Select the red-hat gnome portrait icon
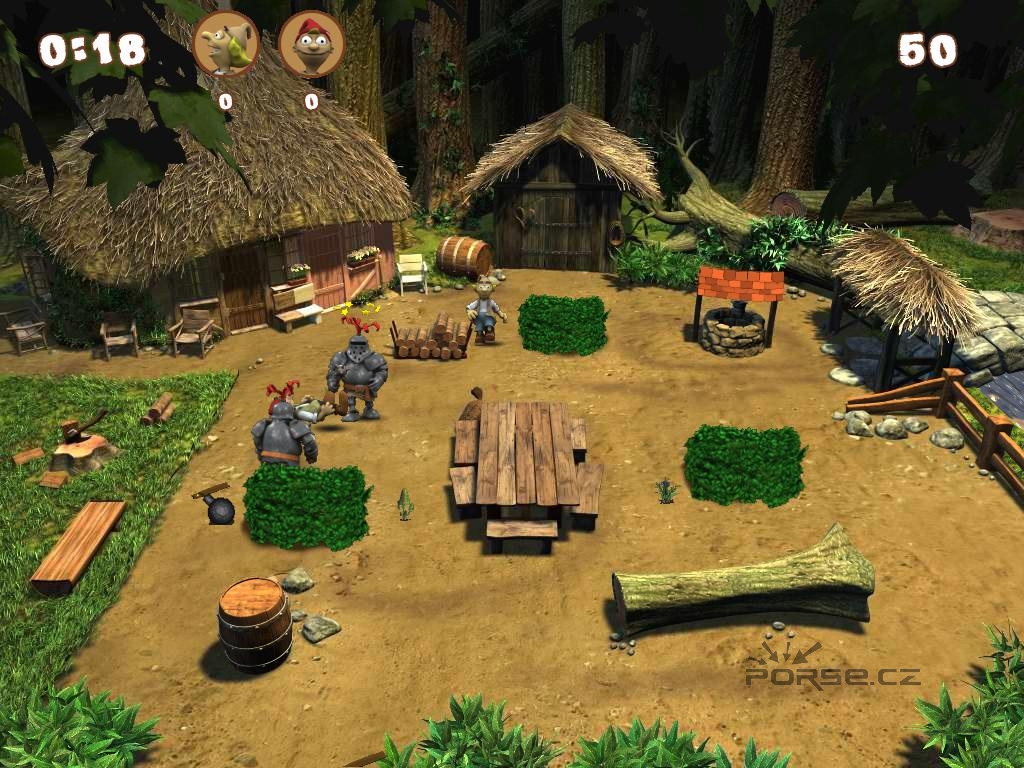The width and height of the screenshot is (1024, 768). [311, 44]
